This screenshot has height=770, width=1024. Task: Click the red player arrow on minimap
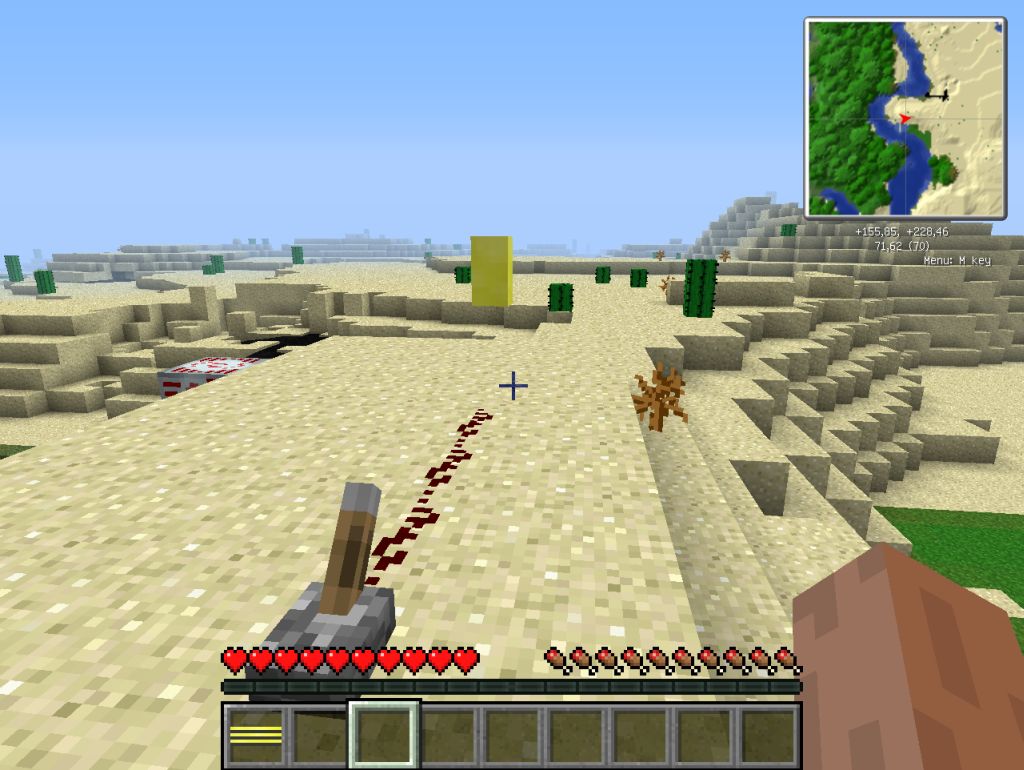905,118
